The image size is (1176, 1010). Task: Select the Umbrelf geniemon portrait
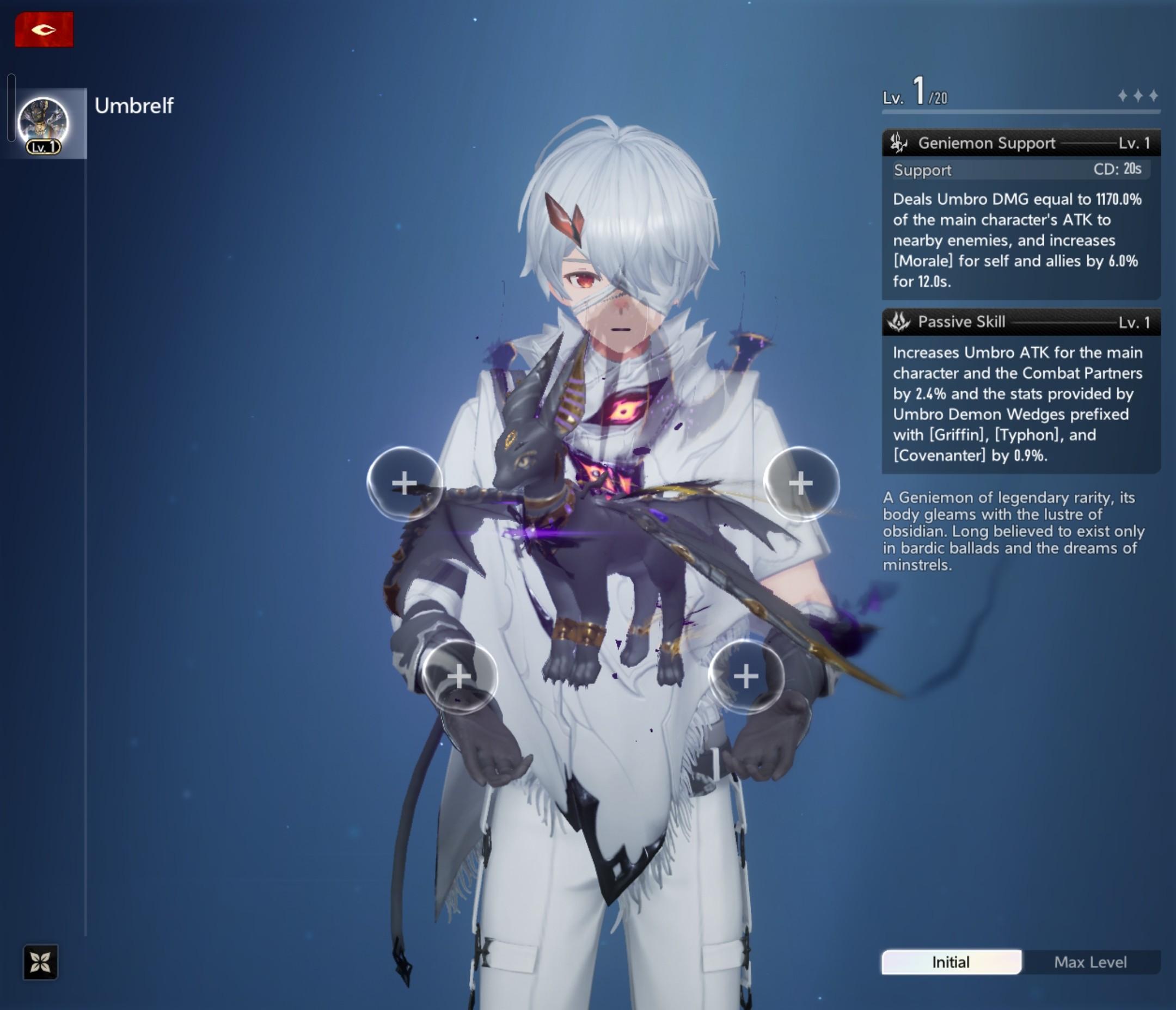click(x=44, y=124)
